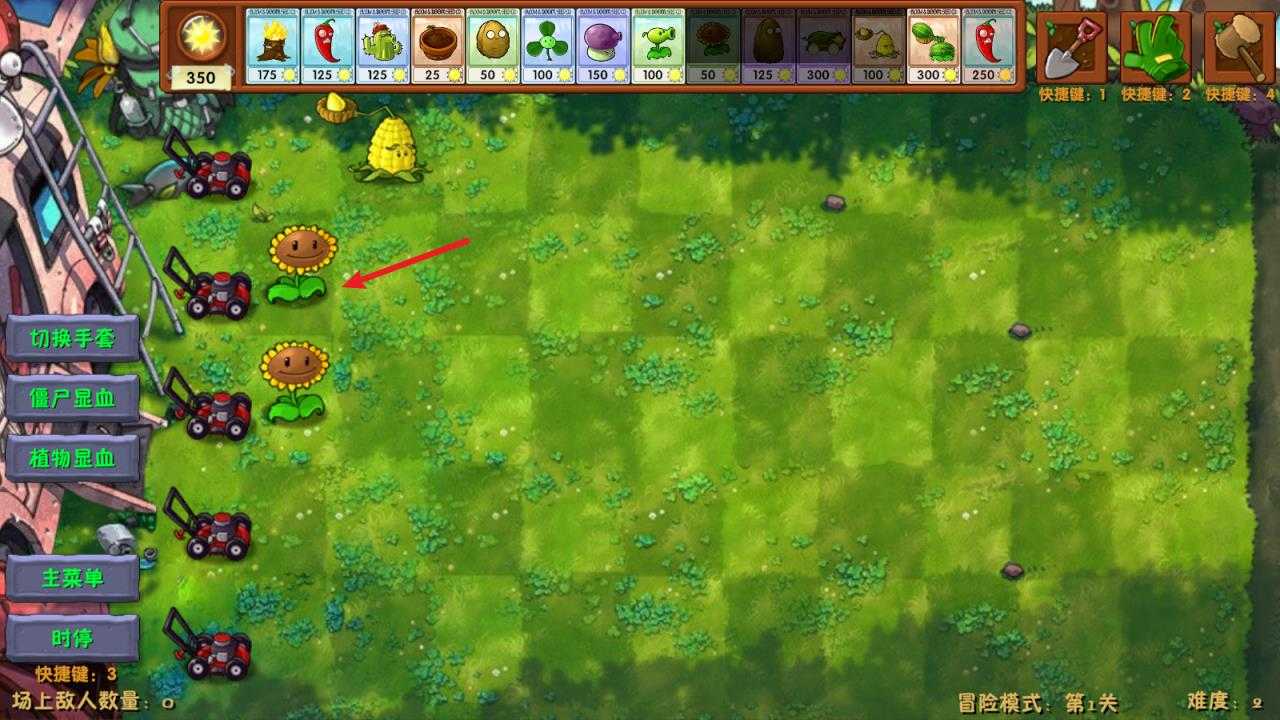Select the grayed-out Tall-nut seed packet costing 300
The height and width of the screenshot is (720, 1280).
pyautogui.click(x=823, y=45)
